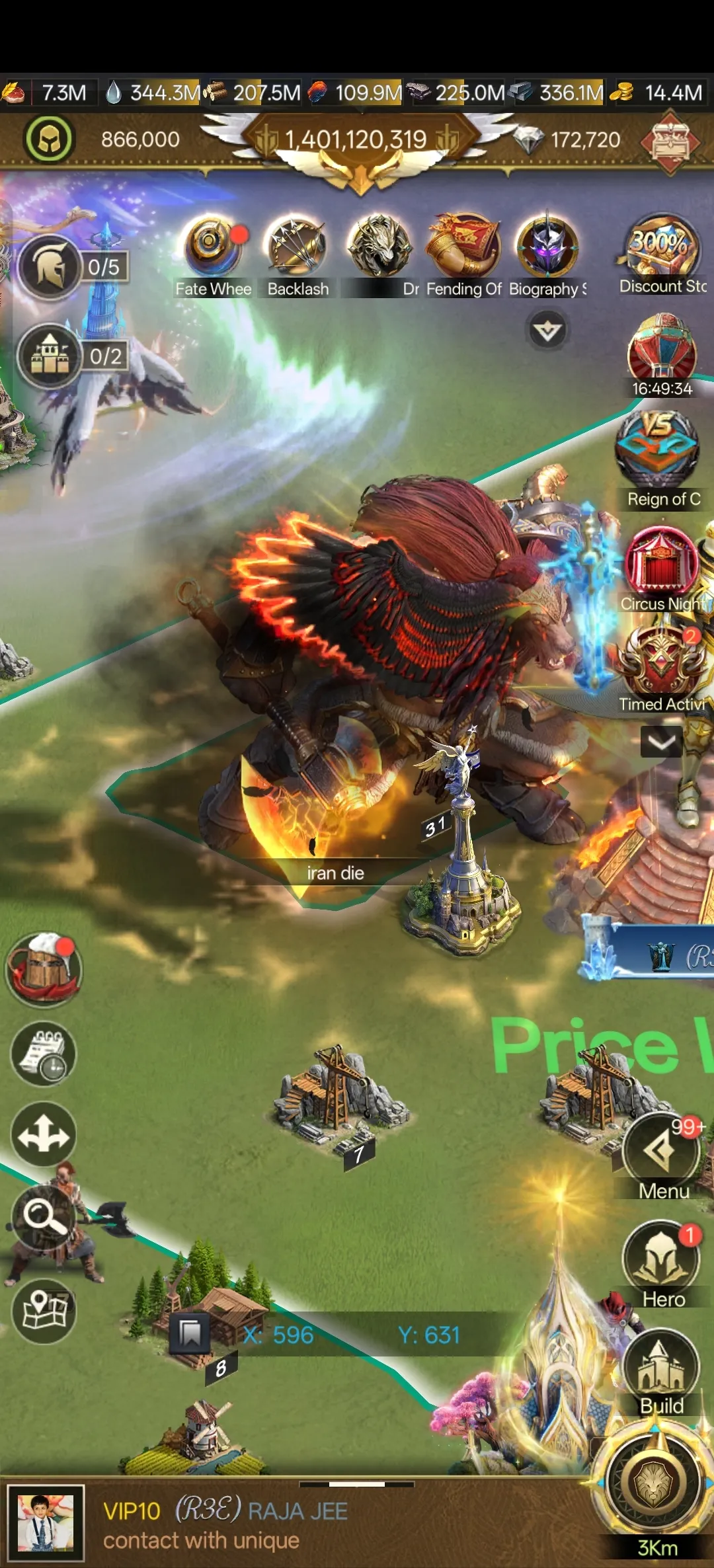Open the hot air balloon timer event
This screenshot has height=1568, width=714.
(662, 350)
